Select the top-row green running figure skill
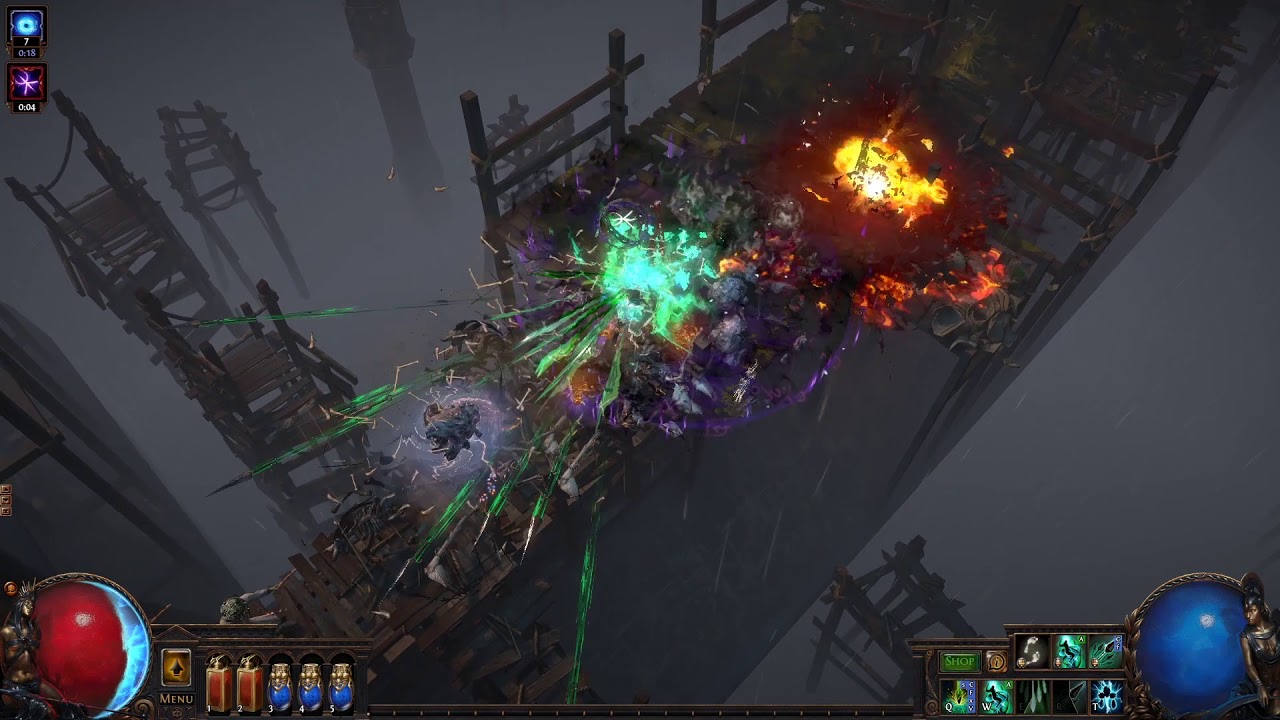This screenshot has width=1280, height=720. (1069, 652)
